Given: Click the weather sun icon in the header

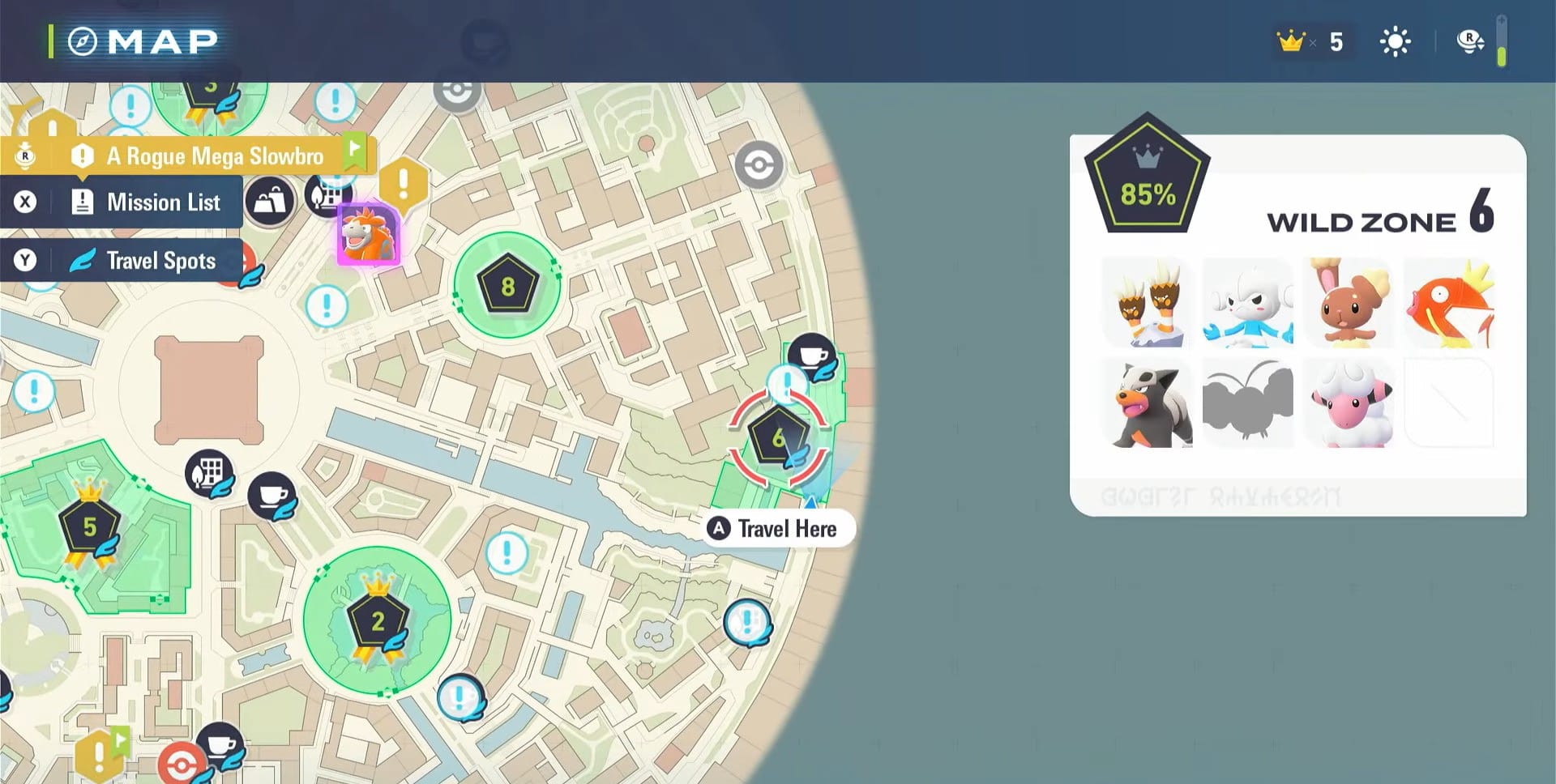Looking at the screenshot, I should click(x=1395, y=41).
